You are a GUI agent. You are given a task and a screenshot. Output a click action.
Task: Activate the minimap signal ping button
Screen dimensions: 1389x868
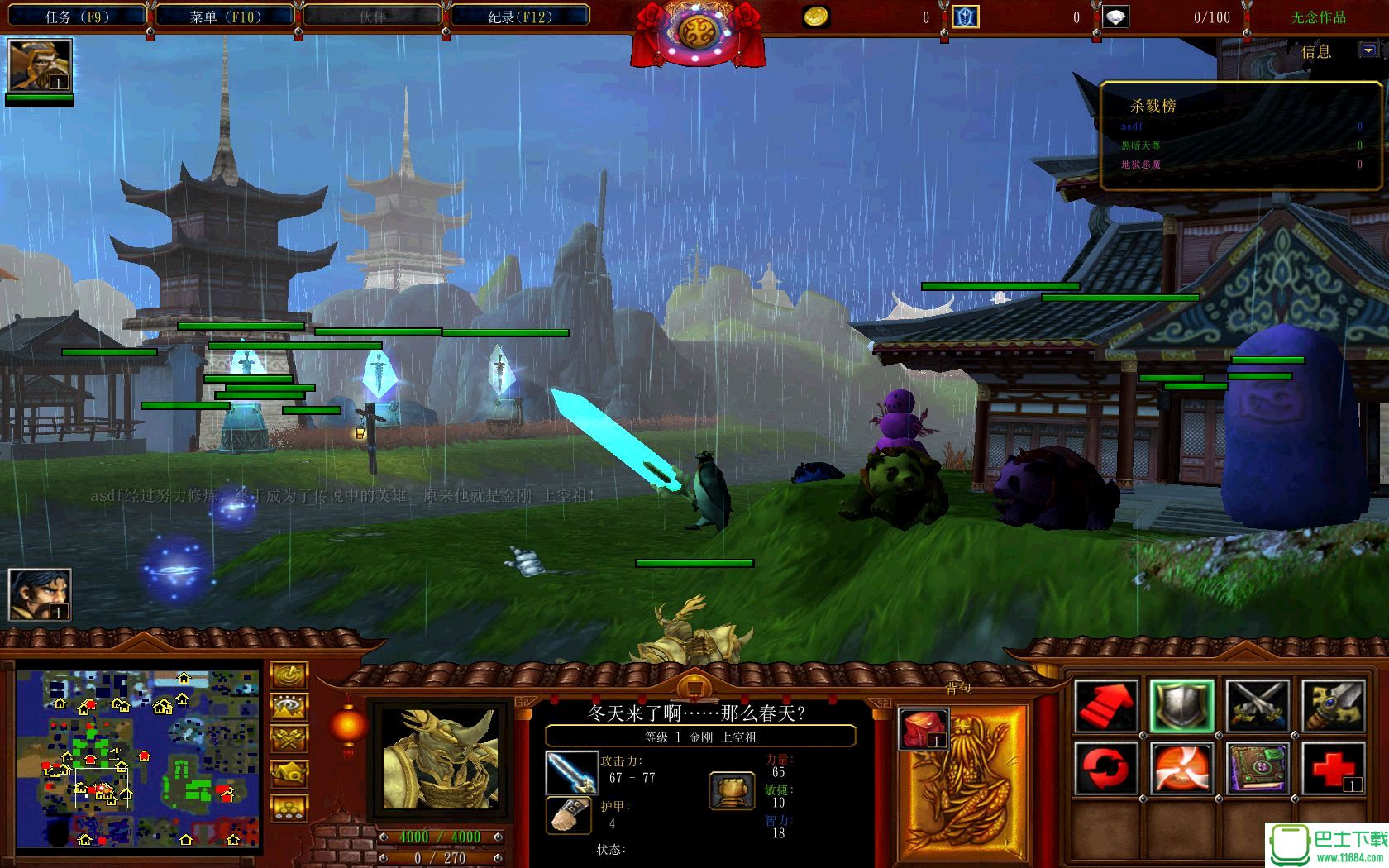[x=289, y=675]
